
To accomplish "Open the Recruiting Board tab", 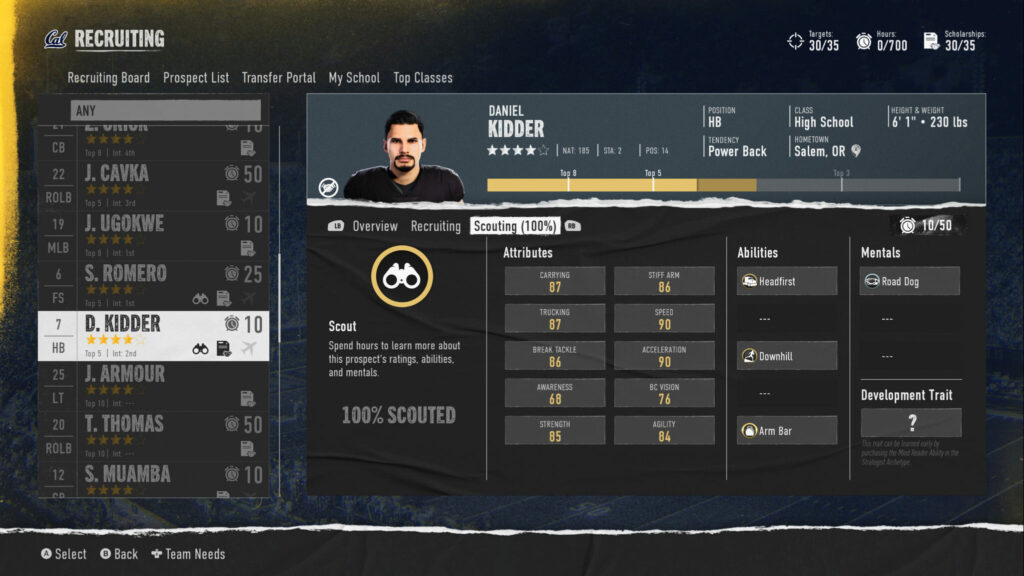I will tap(108, 78).
